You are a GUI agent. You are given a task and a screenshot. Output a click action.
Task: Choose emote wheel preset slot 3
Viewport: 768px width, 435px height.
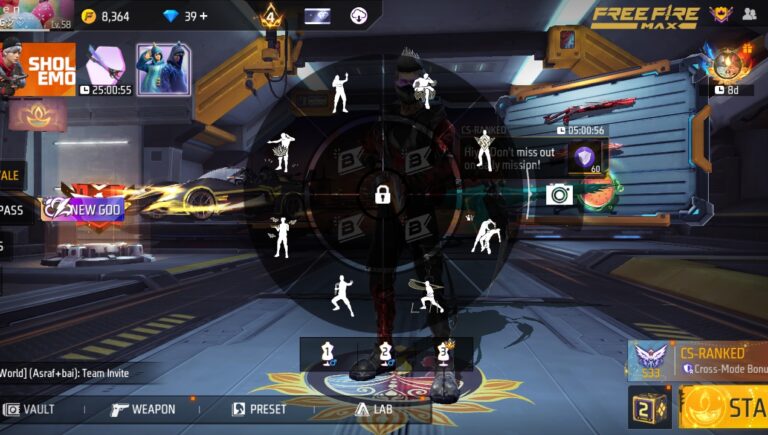(444, 352)
